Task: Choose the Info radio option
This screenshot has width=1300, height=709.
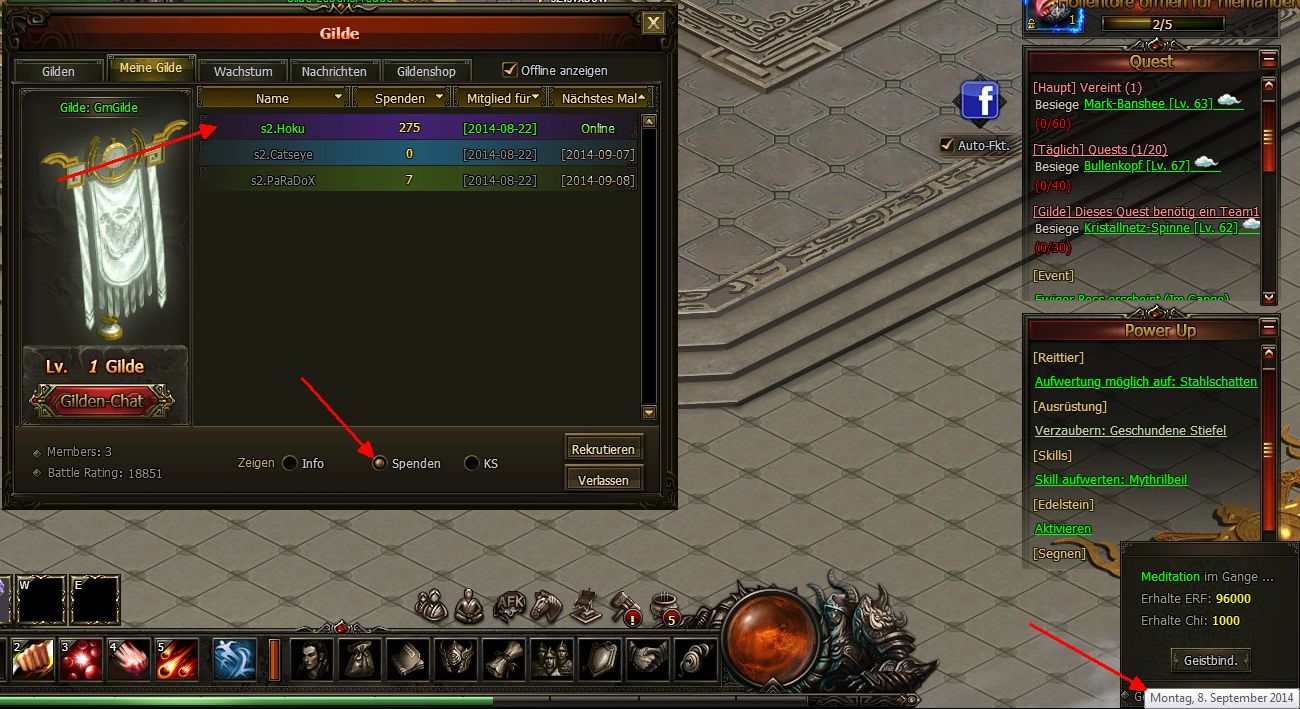Action: point(290,463)
